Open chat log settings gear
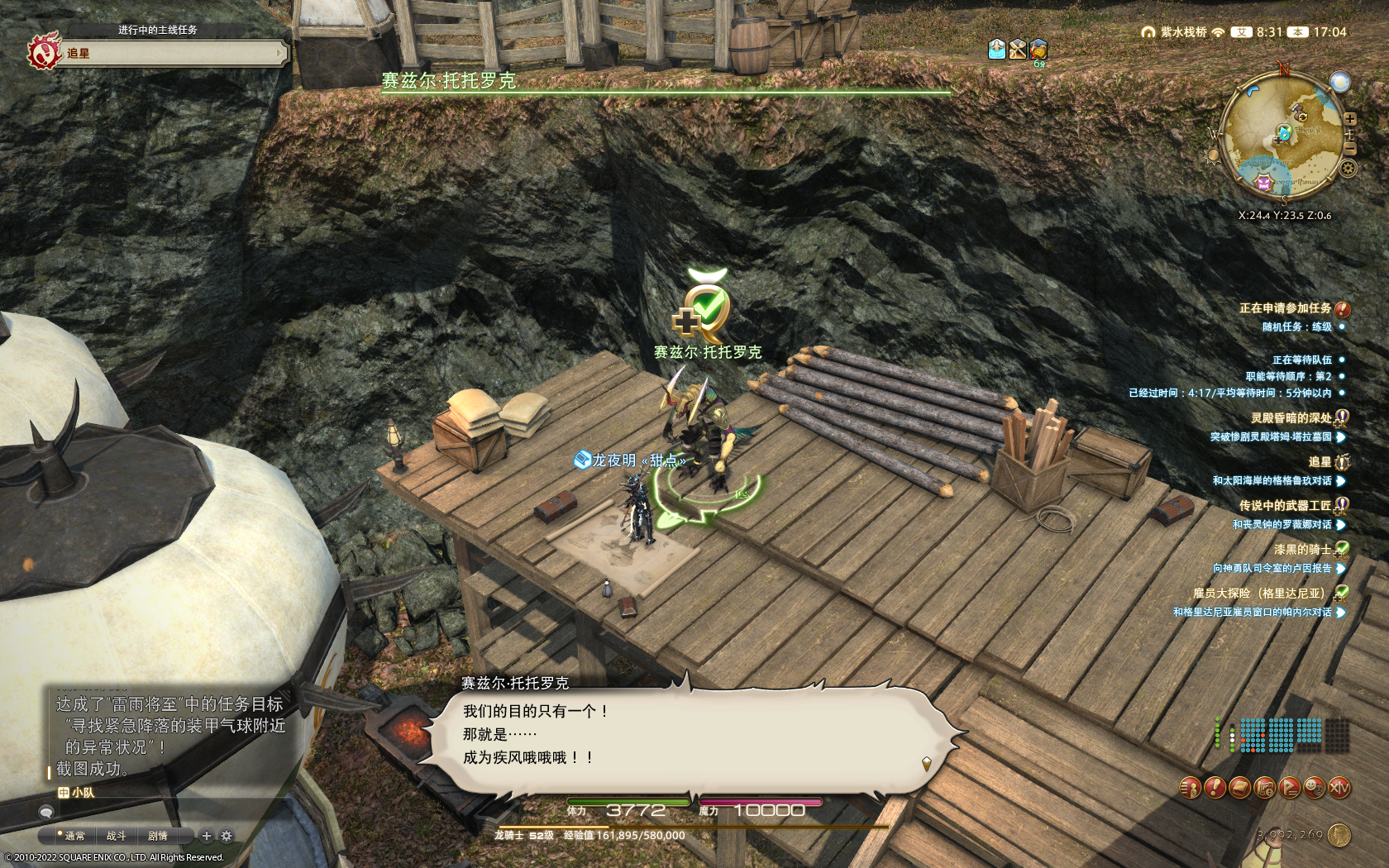The width and height of the screenshot is (1389, 868). (227, 836)
